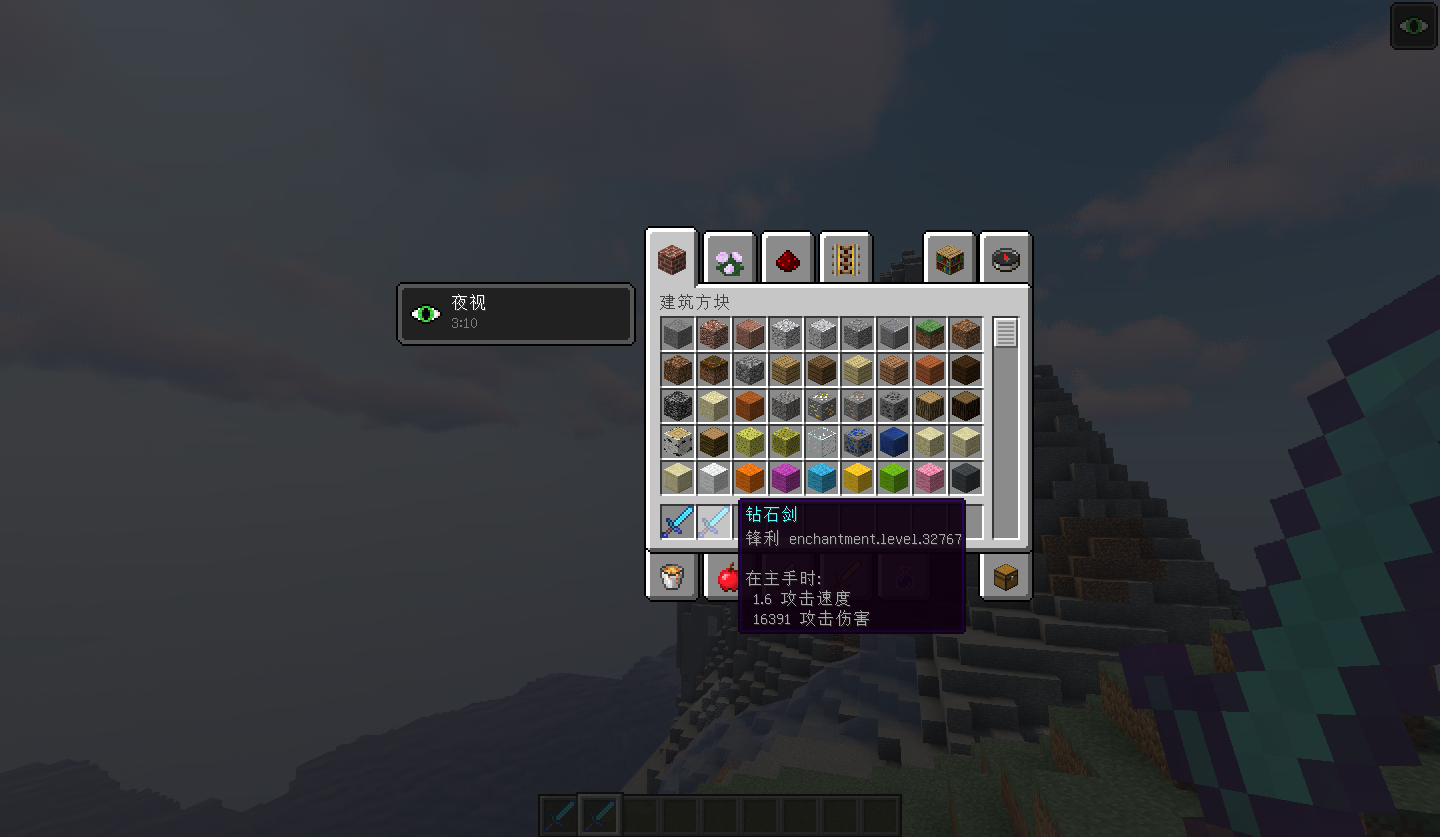The width and height of the screenshot is (1440, 837).
Task: Open the saved hotbars tab (bookshelf icon)
Action: 948,258
